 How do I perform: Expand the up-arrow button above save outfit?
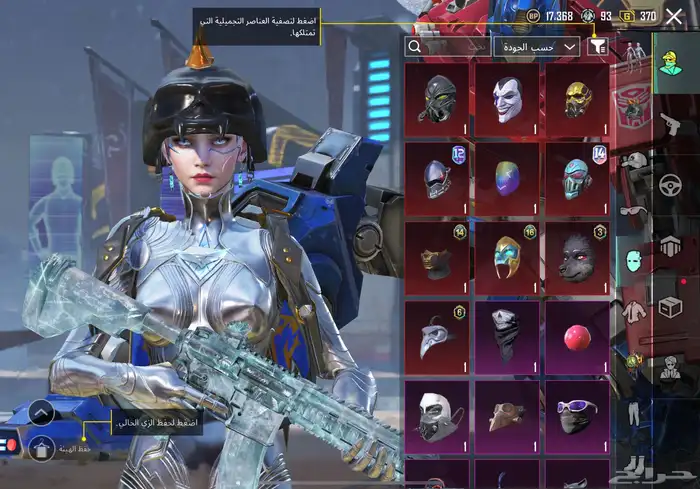click(x=41, y=412)
